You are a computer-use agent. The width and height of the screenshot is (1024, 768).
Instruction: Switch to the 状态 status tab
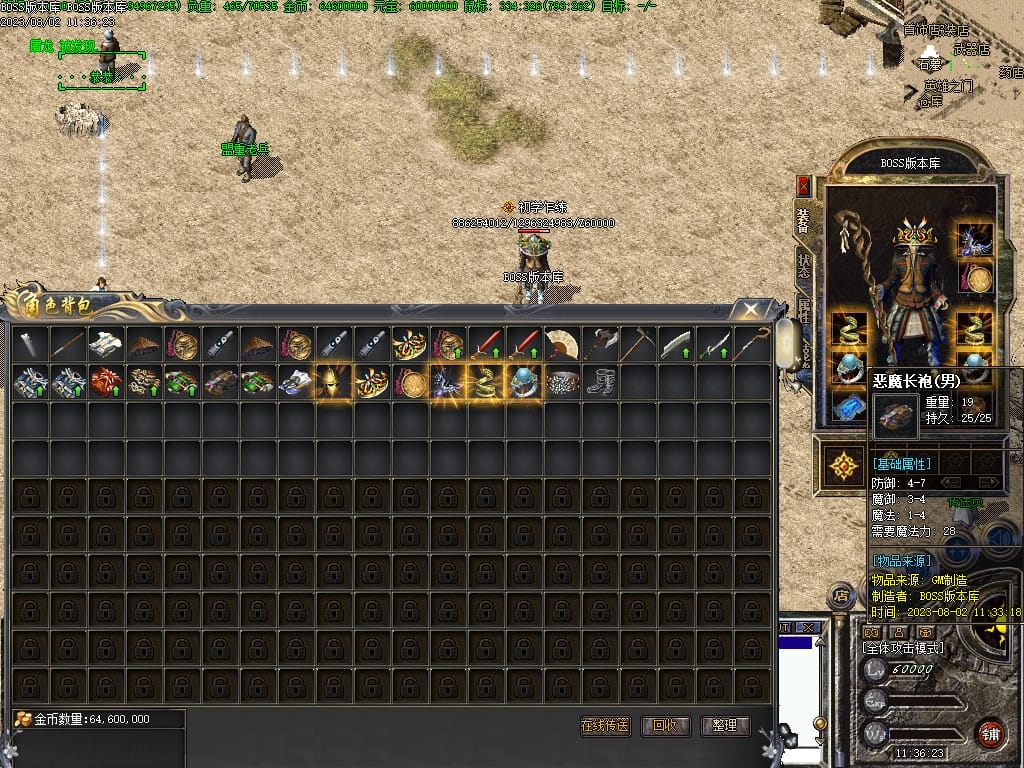tap(803, 265)
